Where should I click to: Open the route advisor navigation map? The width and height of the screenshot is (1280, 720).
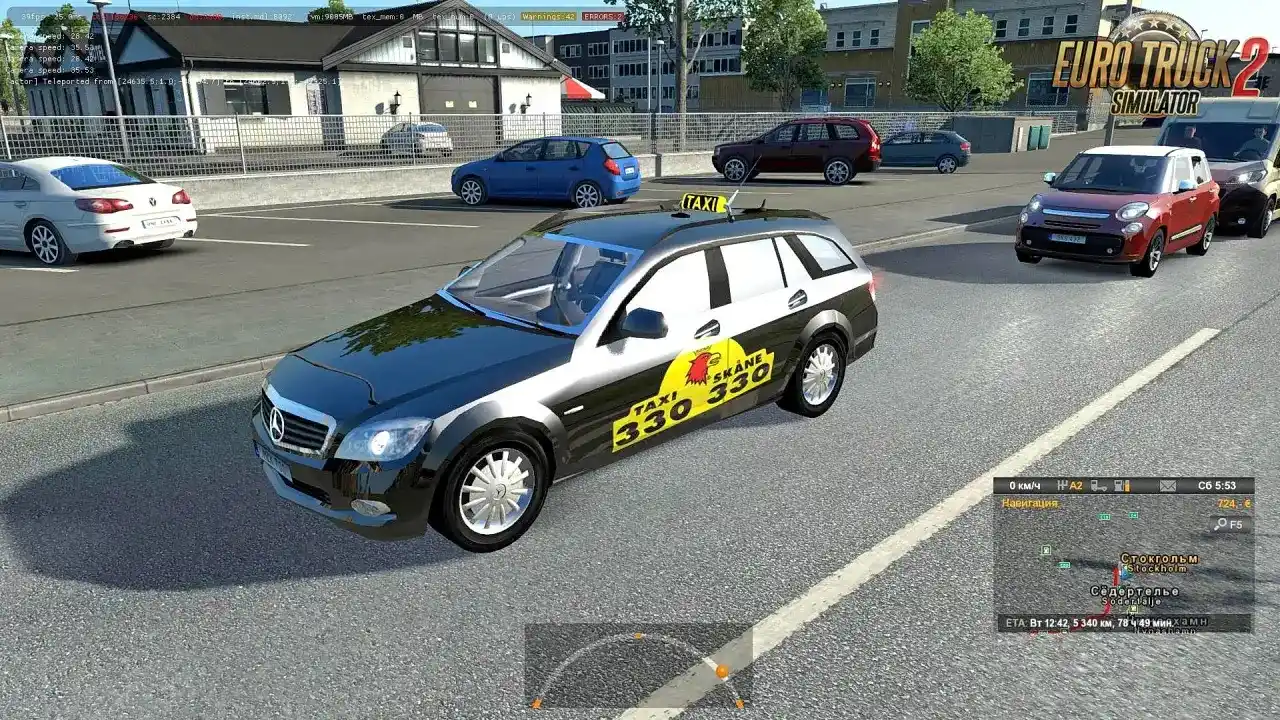click(x=1122, y=572)
